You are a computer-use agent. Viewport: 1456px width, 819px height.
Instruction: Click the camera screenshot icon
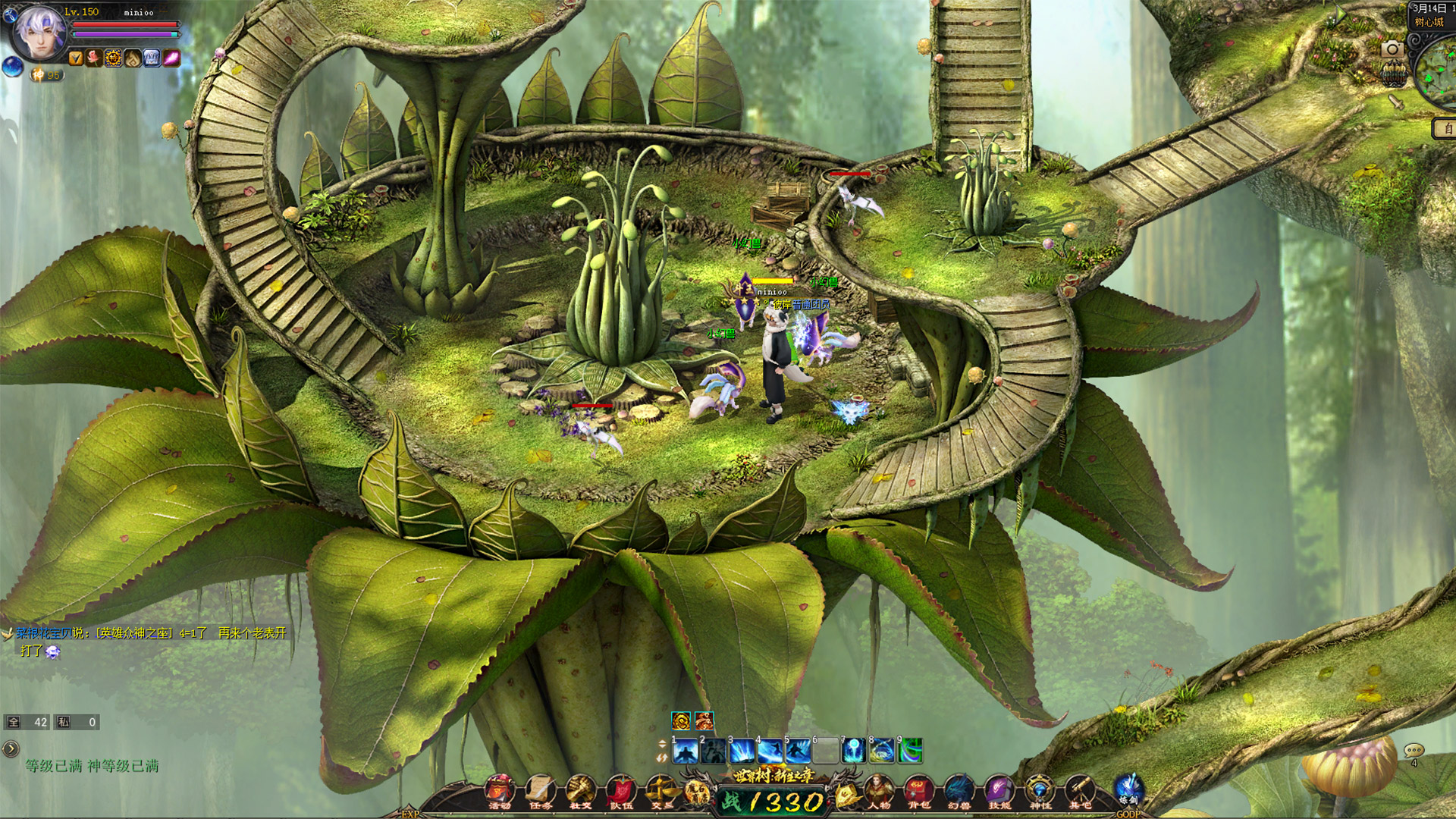1392,49
